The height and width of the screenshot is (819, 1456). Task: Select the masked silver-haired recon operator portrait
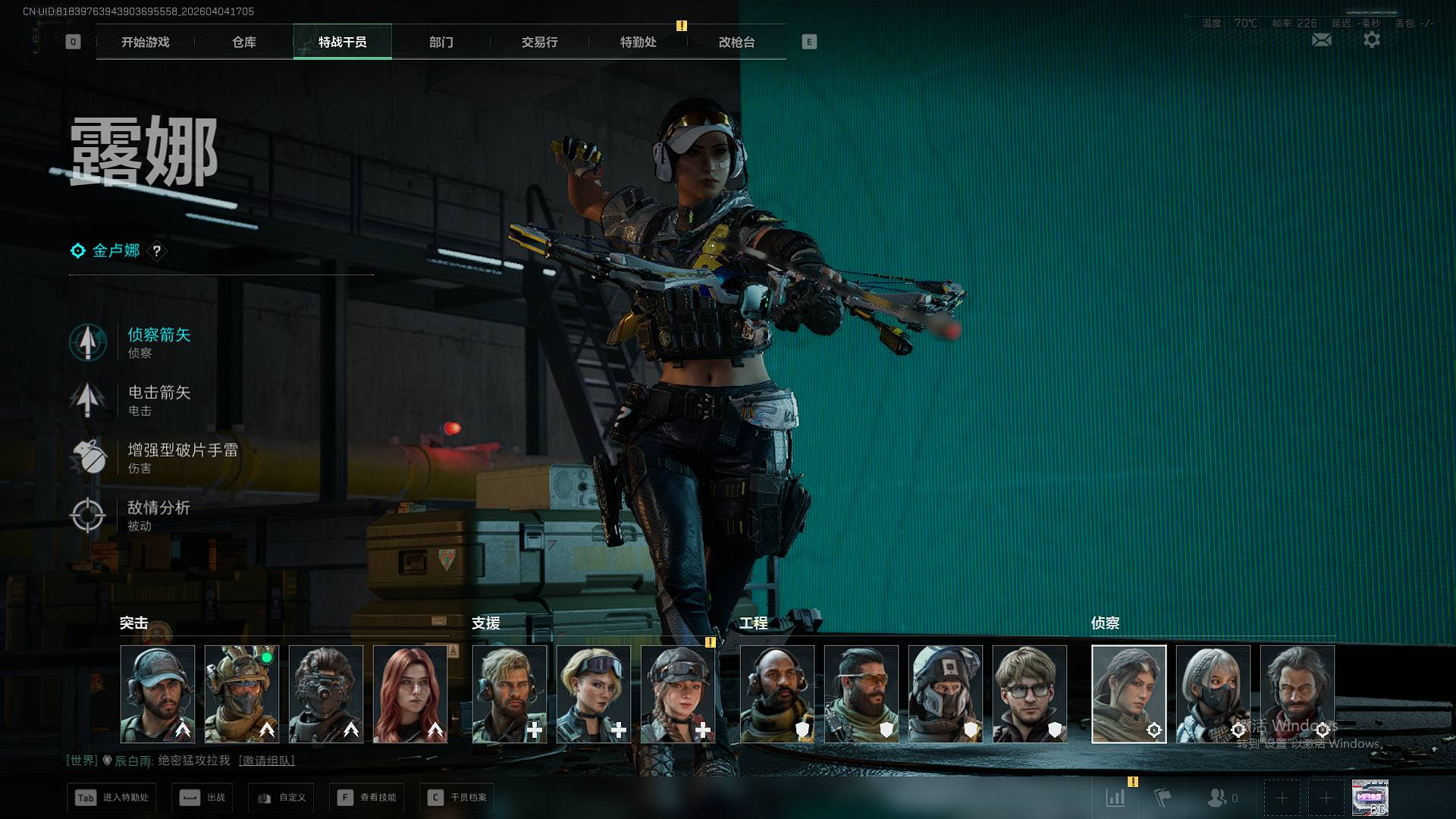(1213, 694)
